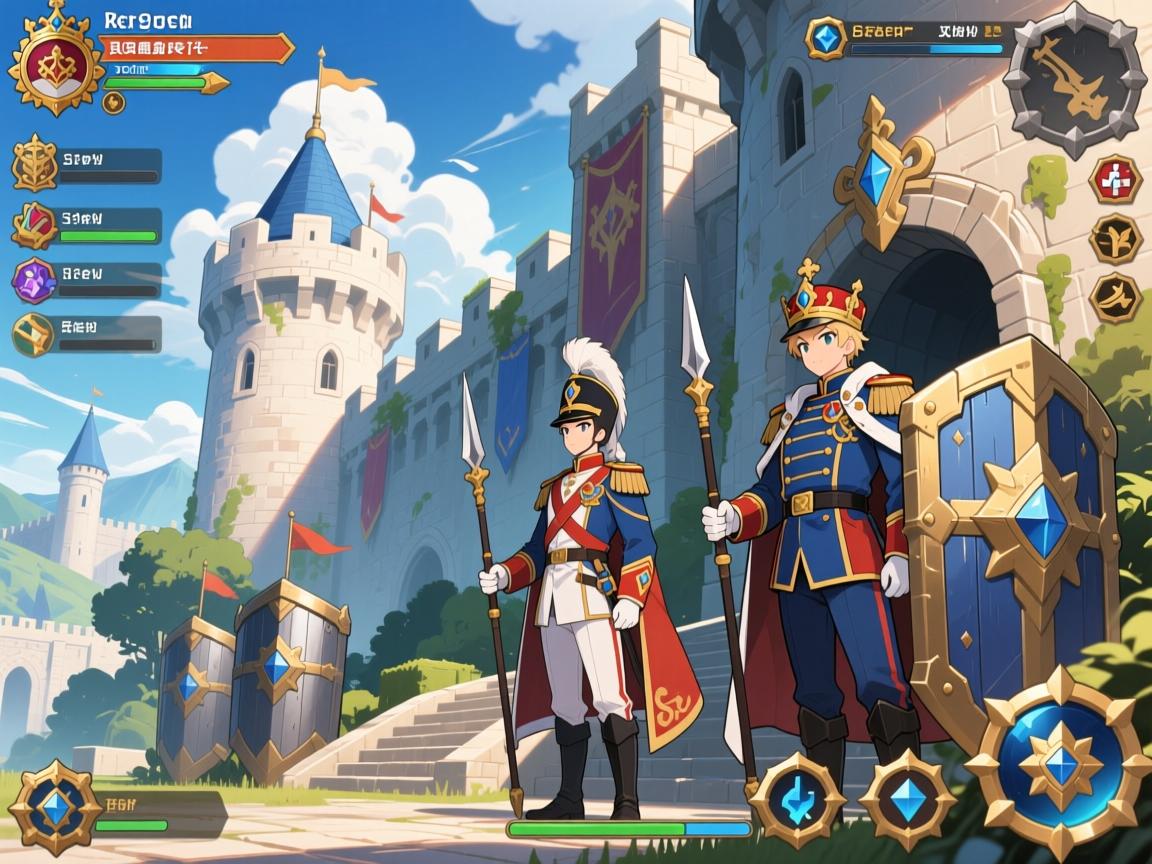This screenshot has width=1152, height=864.
Task: Pick the gold-framed green square entry
Action: tap(34, 335)
